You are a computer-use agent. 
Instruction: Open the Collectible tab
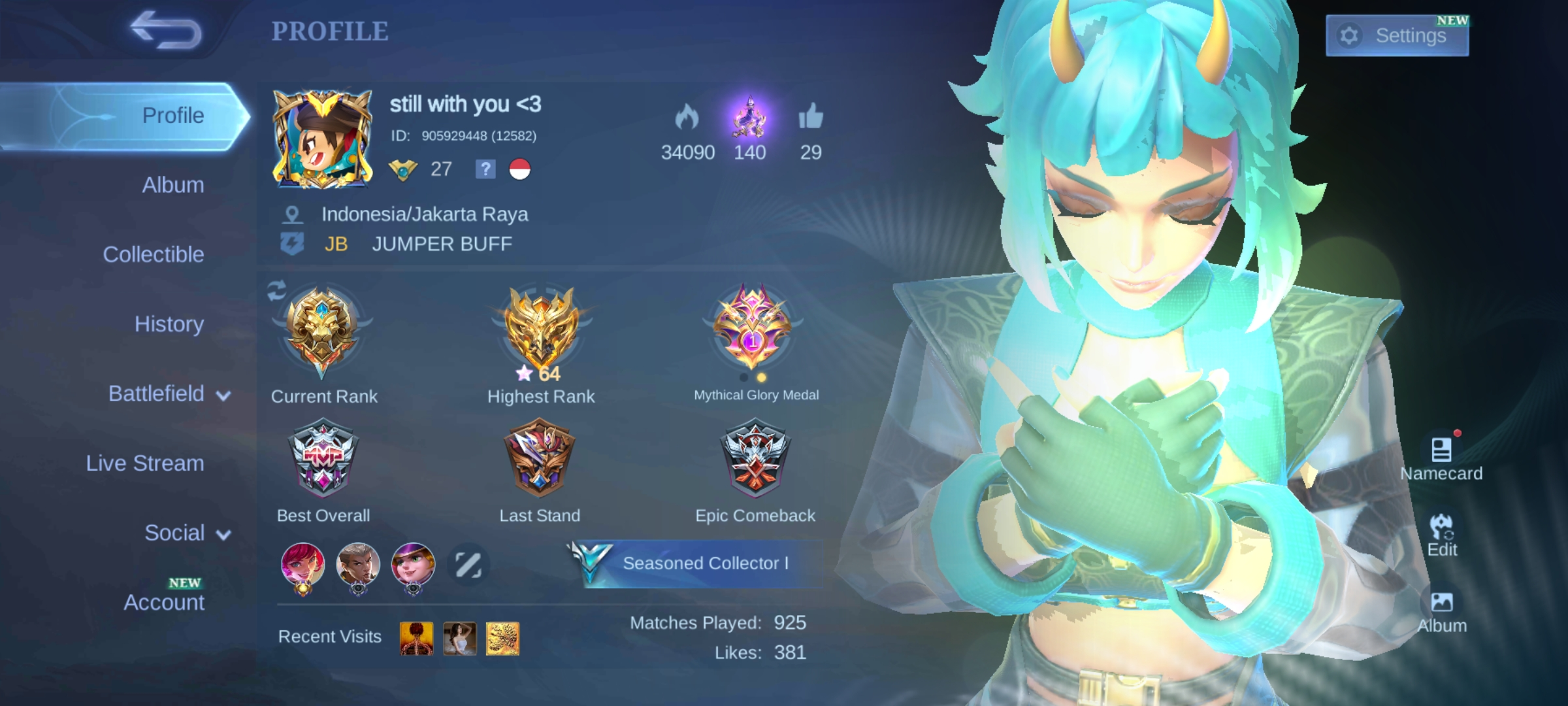tap(154, 254)
